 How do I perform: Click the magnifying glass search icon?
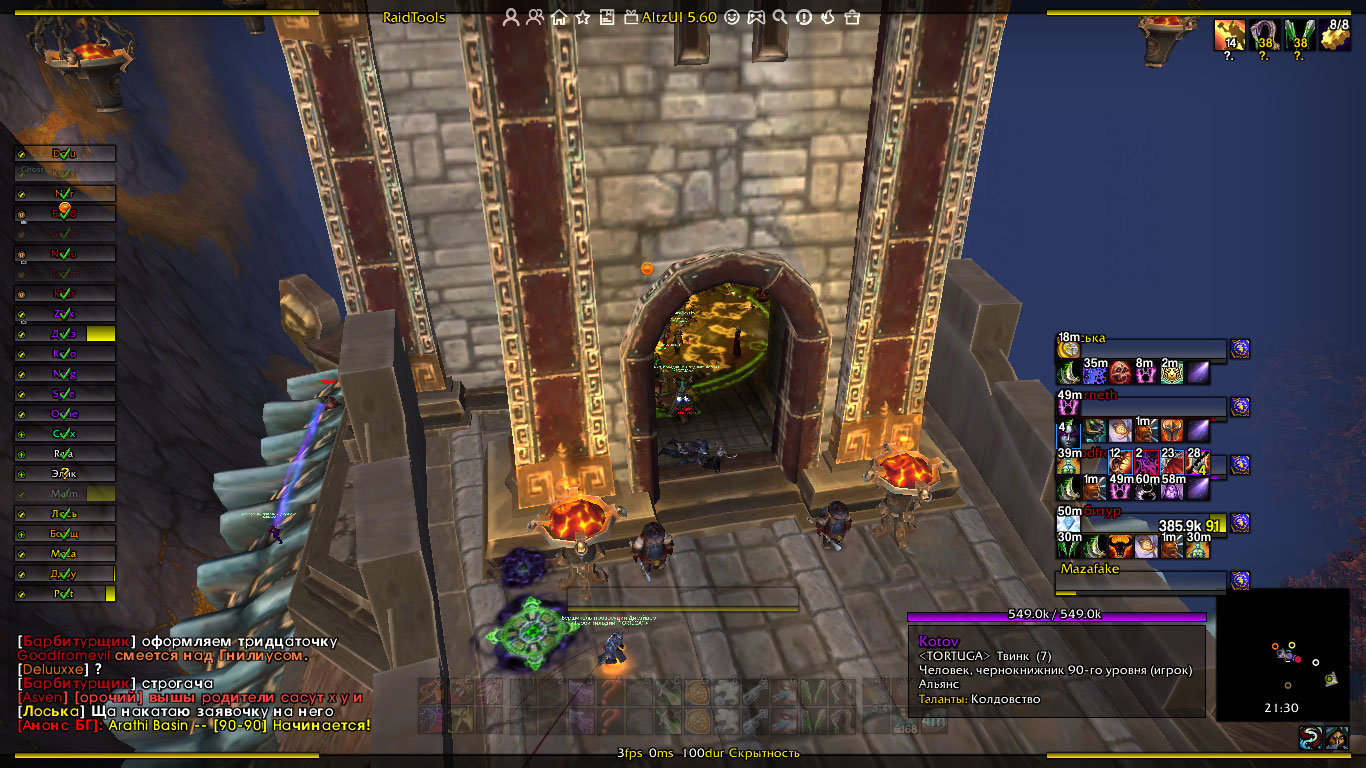pyautogui.click(x=780, y=17)
